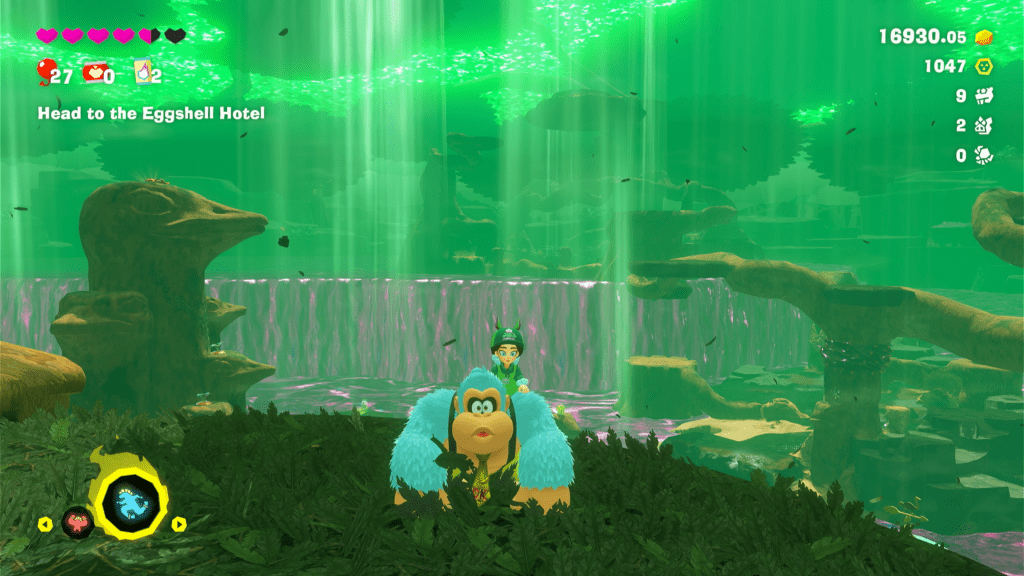Screen dimensions: 1024x576
Task: Select the red balloon item icon
Action: (x=45, y=72)
